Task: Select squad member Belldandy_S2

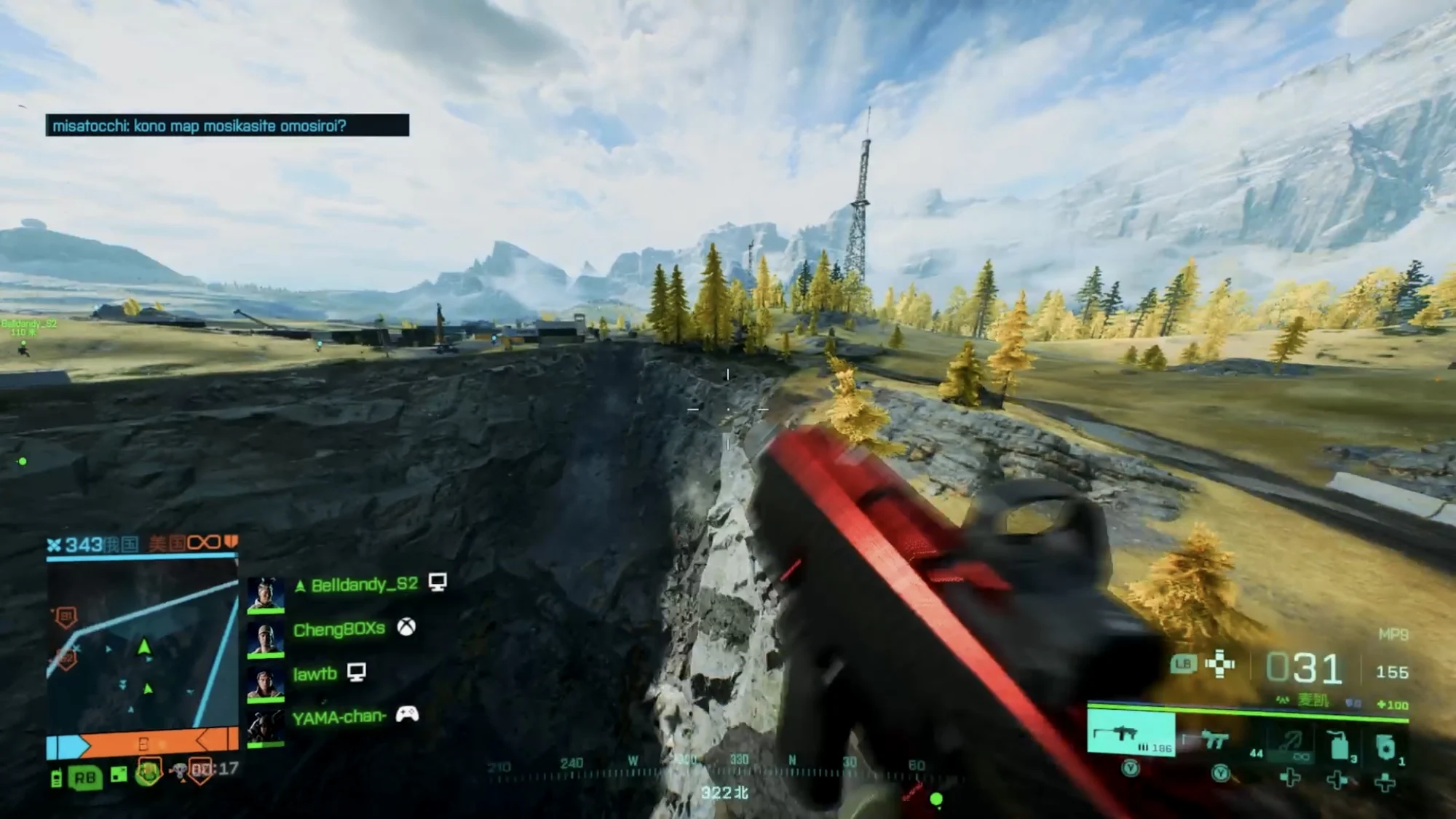Action: pos(364,585)
